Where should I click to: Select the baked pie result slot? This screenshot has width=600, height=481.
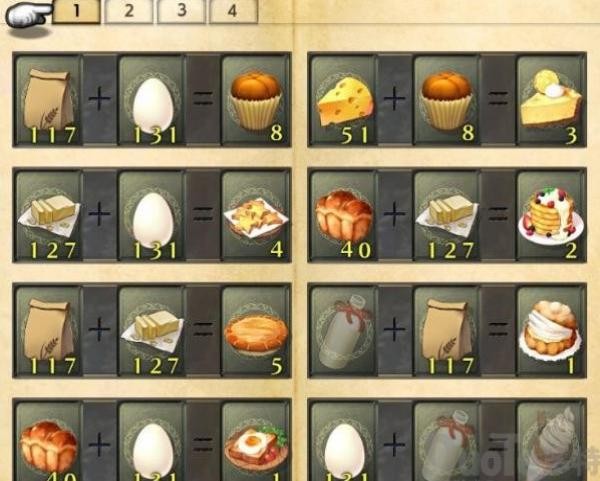[x=254, y=331]
